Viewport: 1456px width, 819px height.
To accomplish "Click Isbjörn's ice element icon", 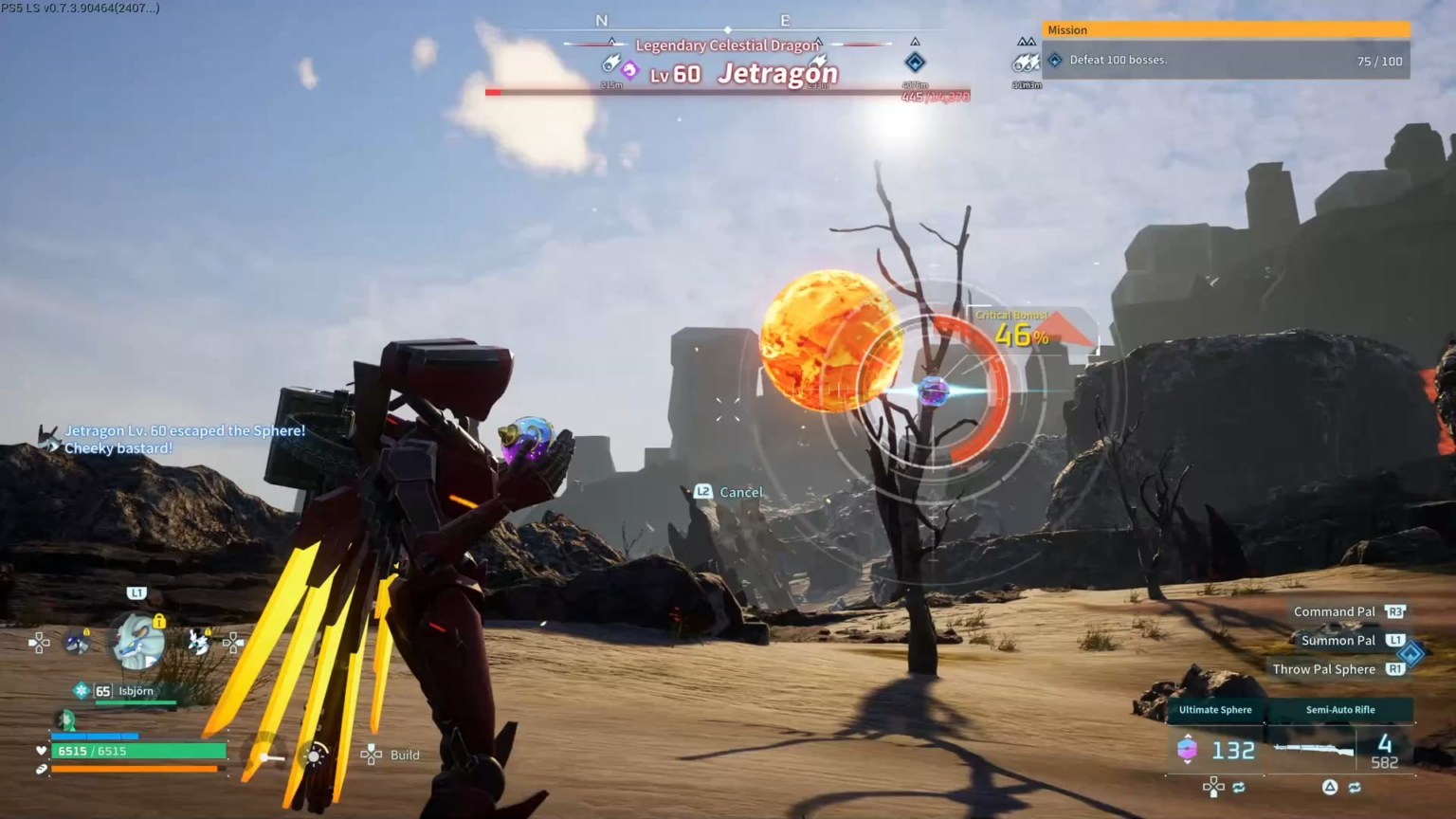I will coord(82,691).
